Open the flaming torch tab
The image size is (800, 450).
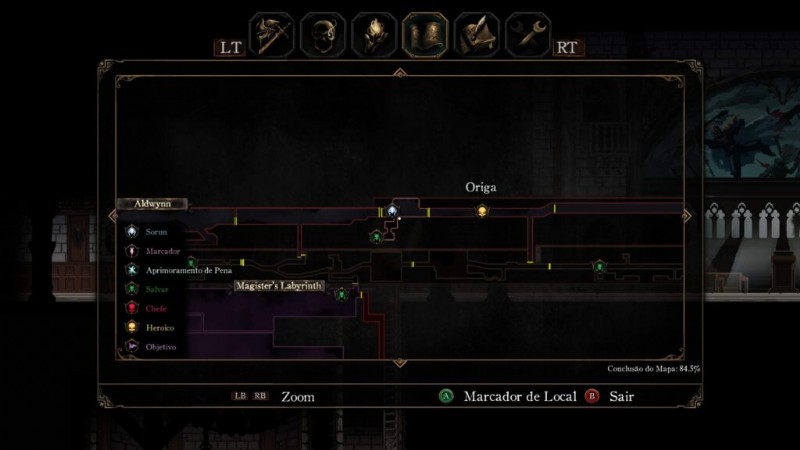pyautogui.click(x=374, y=35)
